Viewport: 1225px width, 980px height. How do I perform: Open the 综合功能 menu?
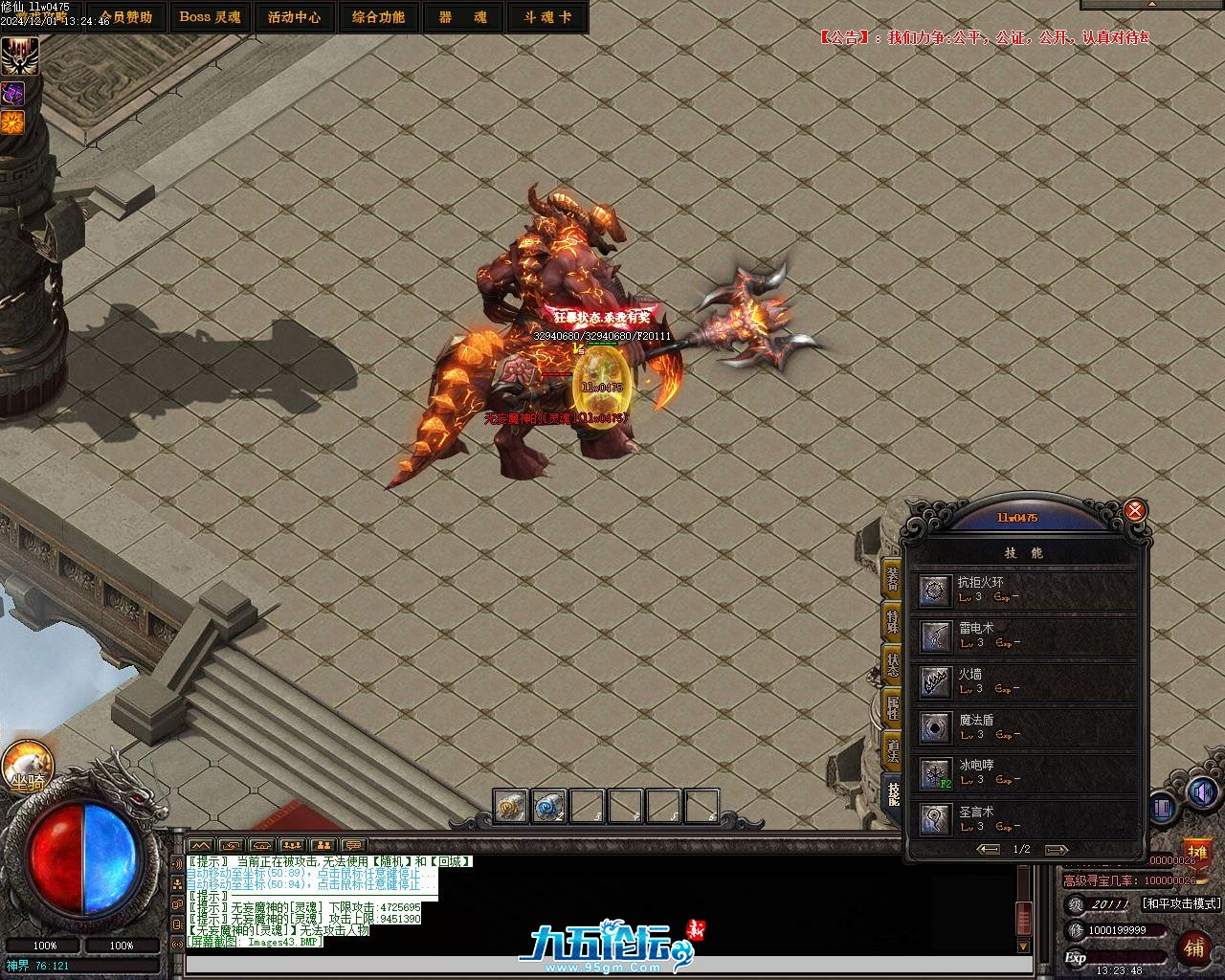click(x=378, y=17)
